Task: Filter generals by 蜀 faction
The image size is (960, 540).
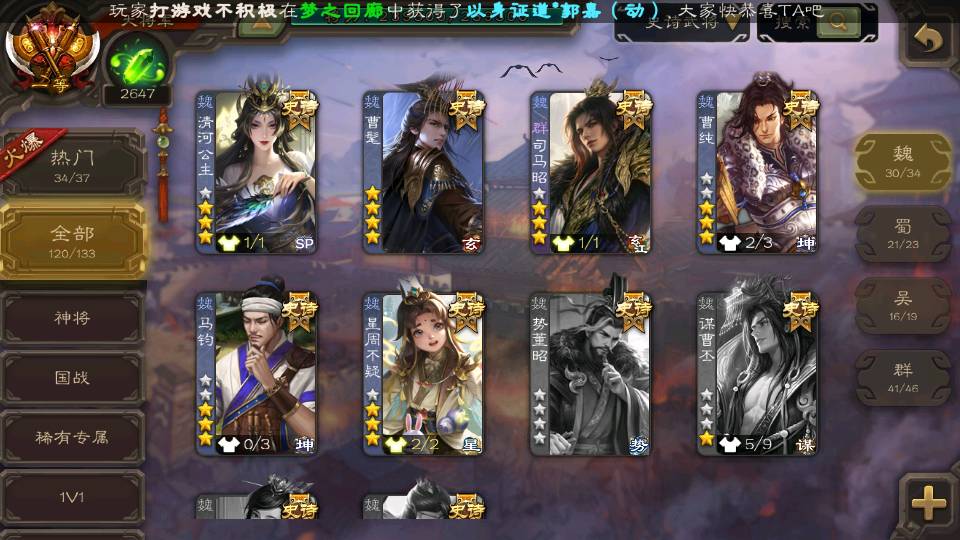Action: (902, 234)
